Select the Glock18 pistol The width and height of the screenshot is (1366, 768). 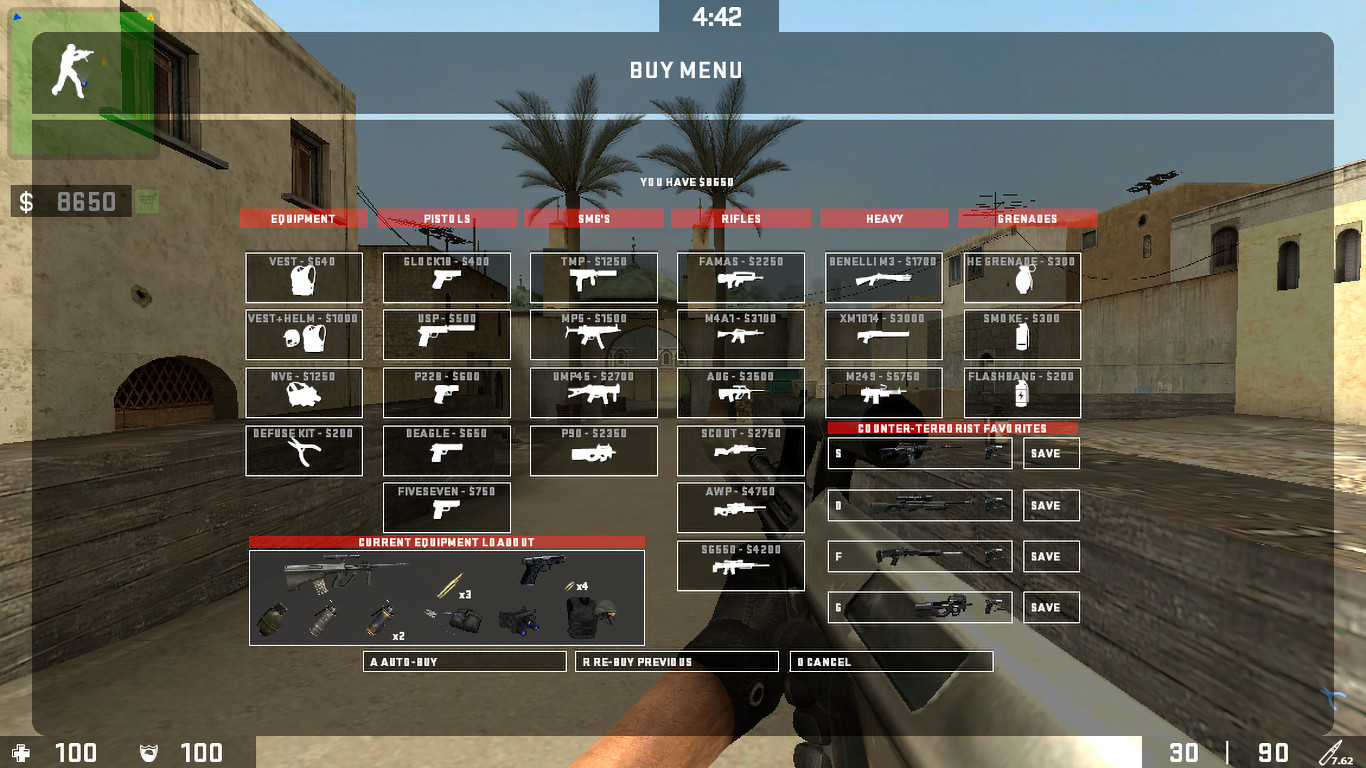click(x=447, y=277)
